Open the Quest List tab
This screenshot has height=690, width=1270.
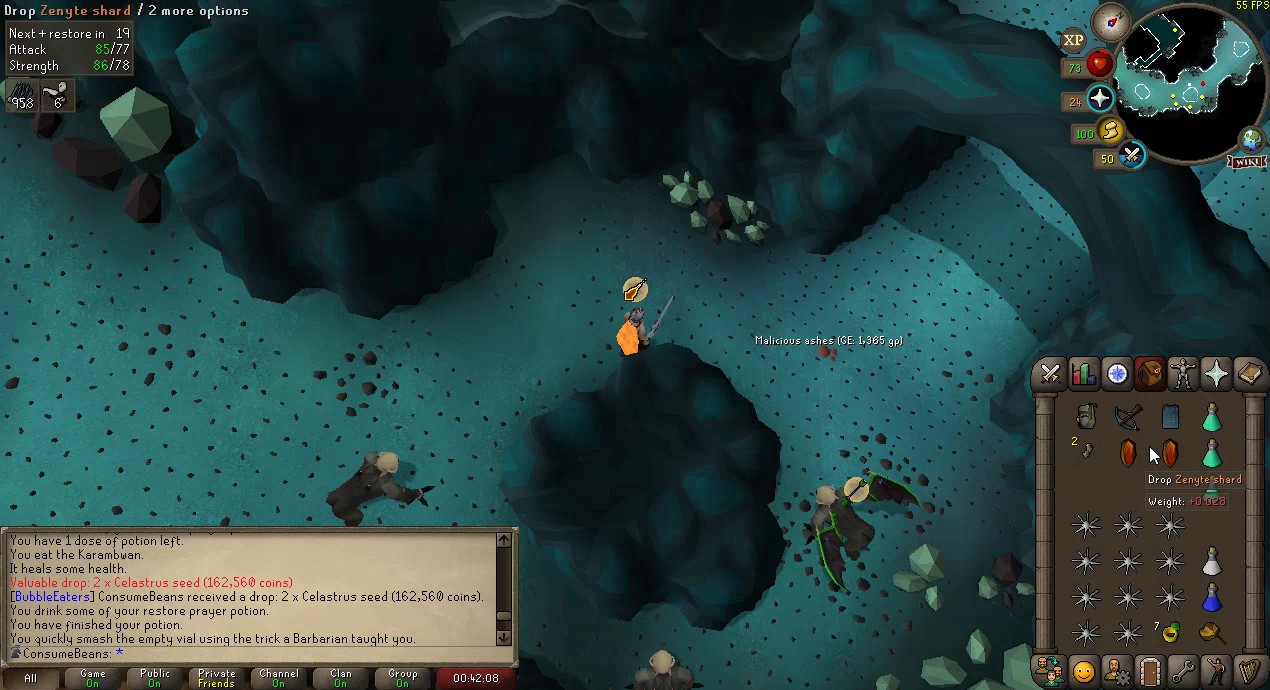[1117, 374]
